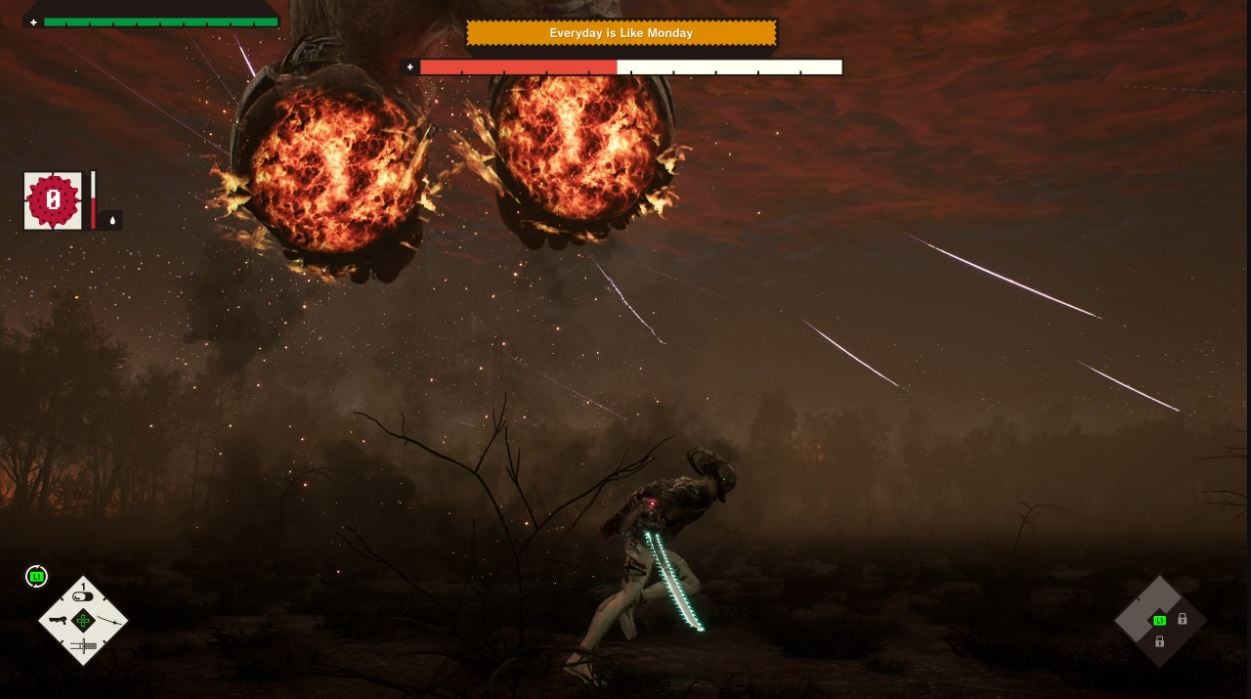The width and height of the screenshot is (1251, 699).
Task: Click the right-side locked ability slot
Action: tap(1182, 619)
